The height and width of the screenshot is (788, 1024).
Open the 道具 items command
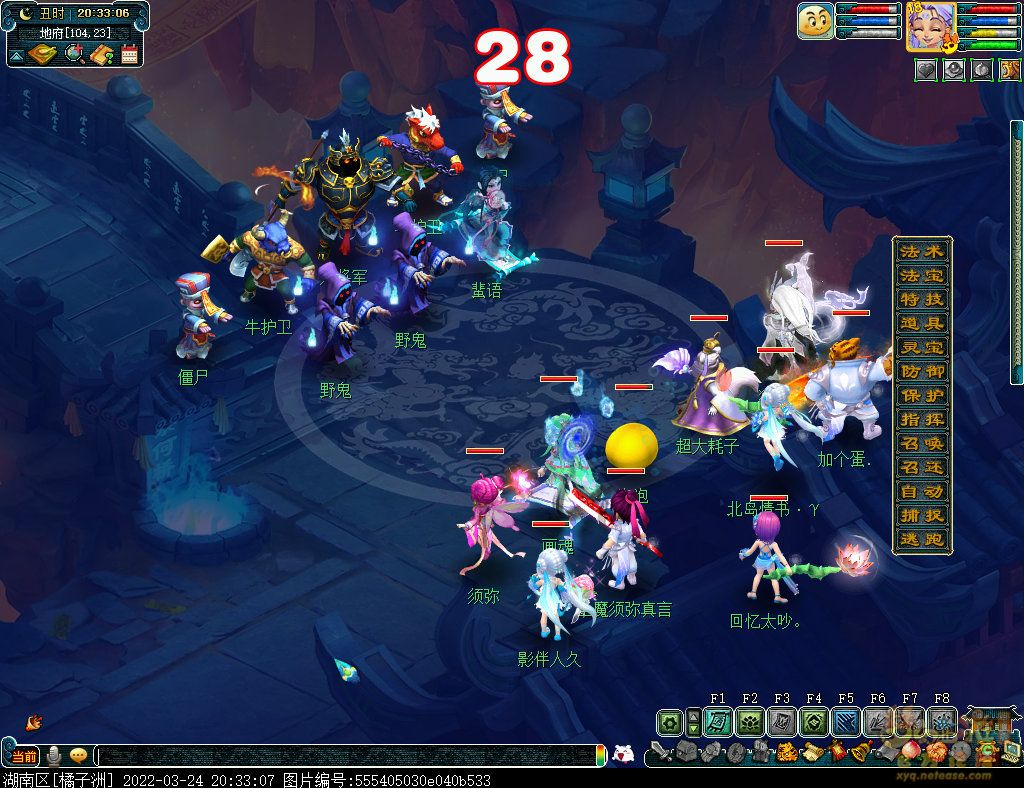[921, 323]
